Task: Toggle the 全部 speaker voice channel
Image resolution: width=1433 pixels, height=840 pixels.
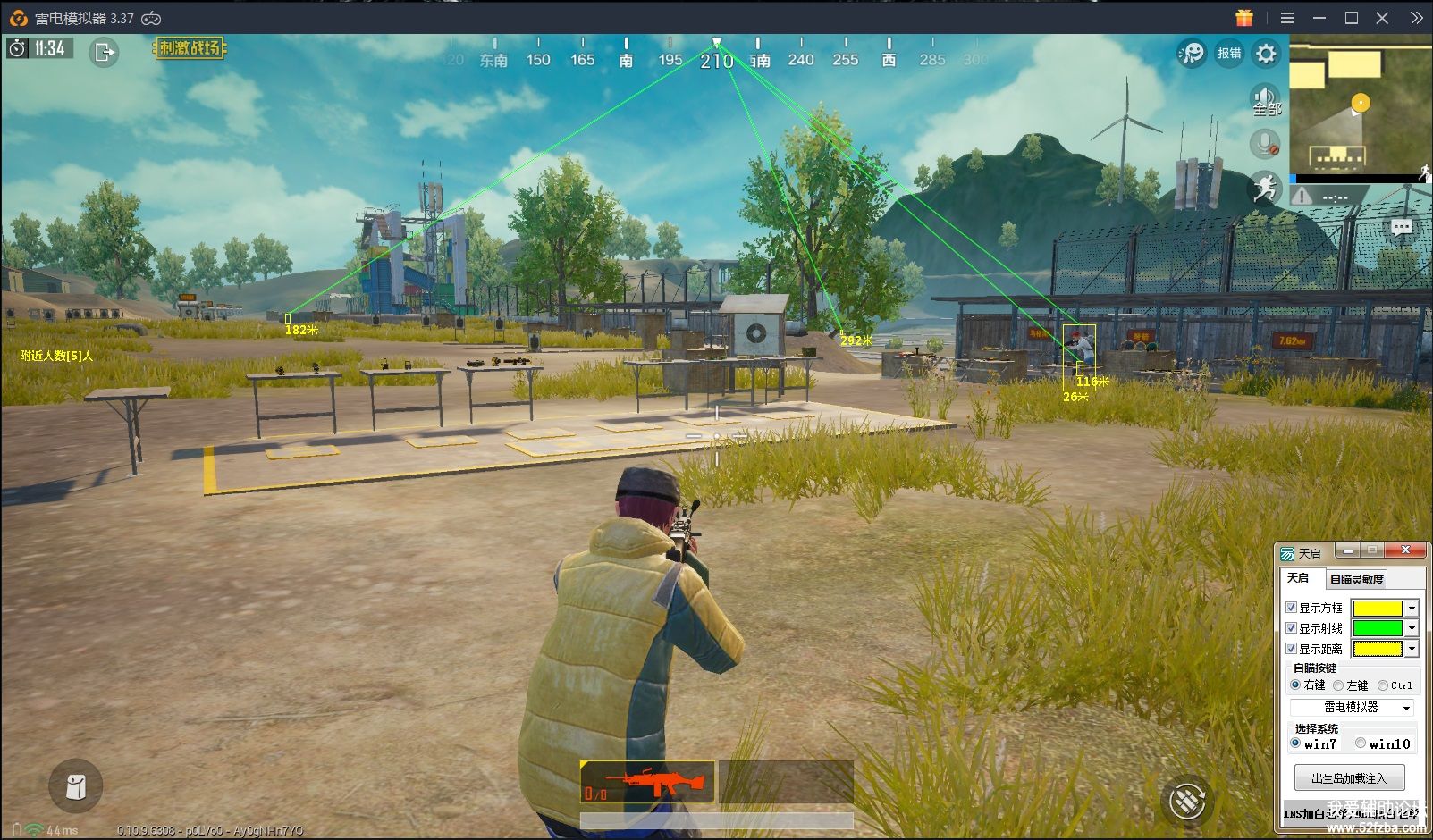Action: coord(1265,98)
